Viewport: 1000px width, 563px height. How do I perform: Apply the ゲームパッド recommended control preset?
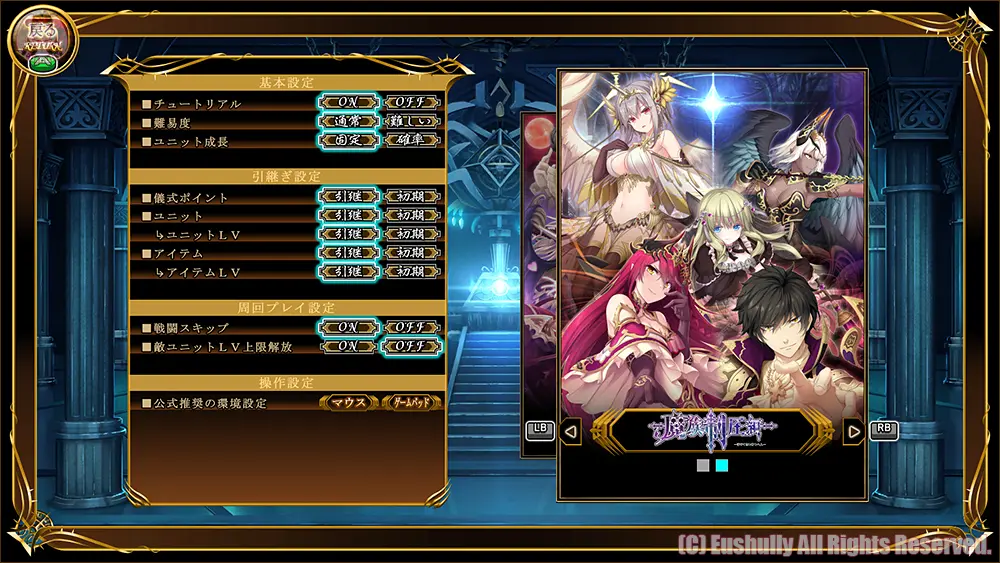click(x=411, y=403)
